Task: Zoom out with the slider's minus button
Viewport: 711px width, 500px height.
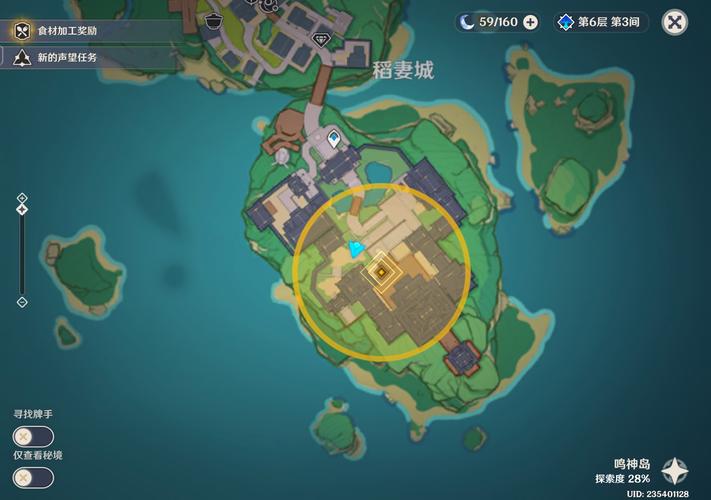Action: tap(22, 302)
